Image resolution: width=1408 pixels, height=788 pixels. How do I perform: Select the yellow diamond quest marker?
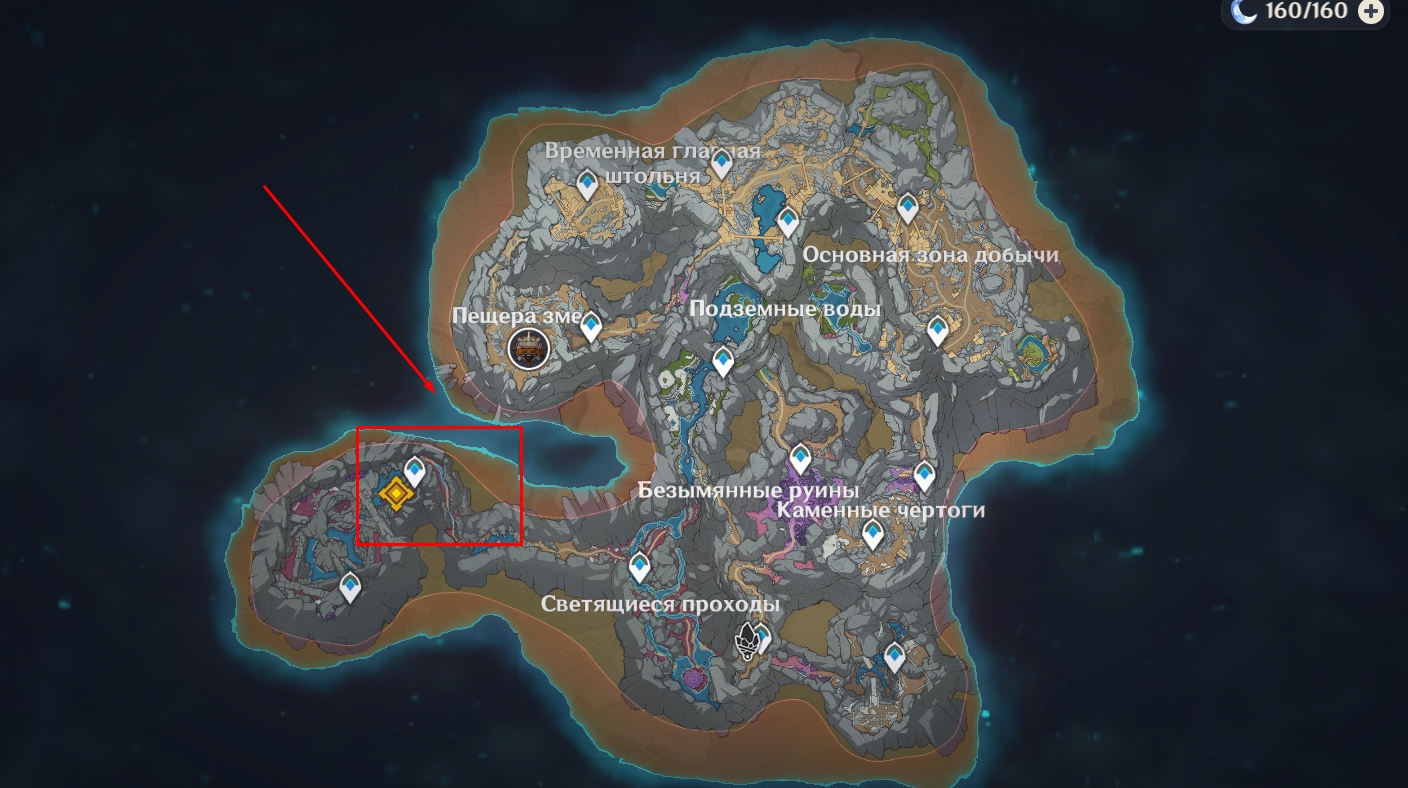396,493
